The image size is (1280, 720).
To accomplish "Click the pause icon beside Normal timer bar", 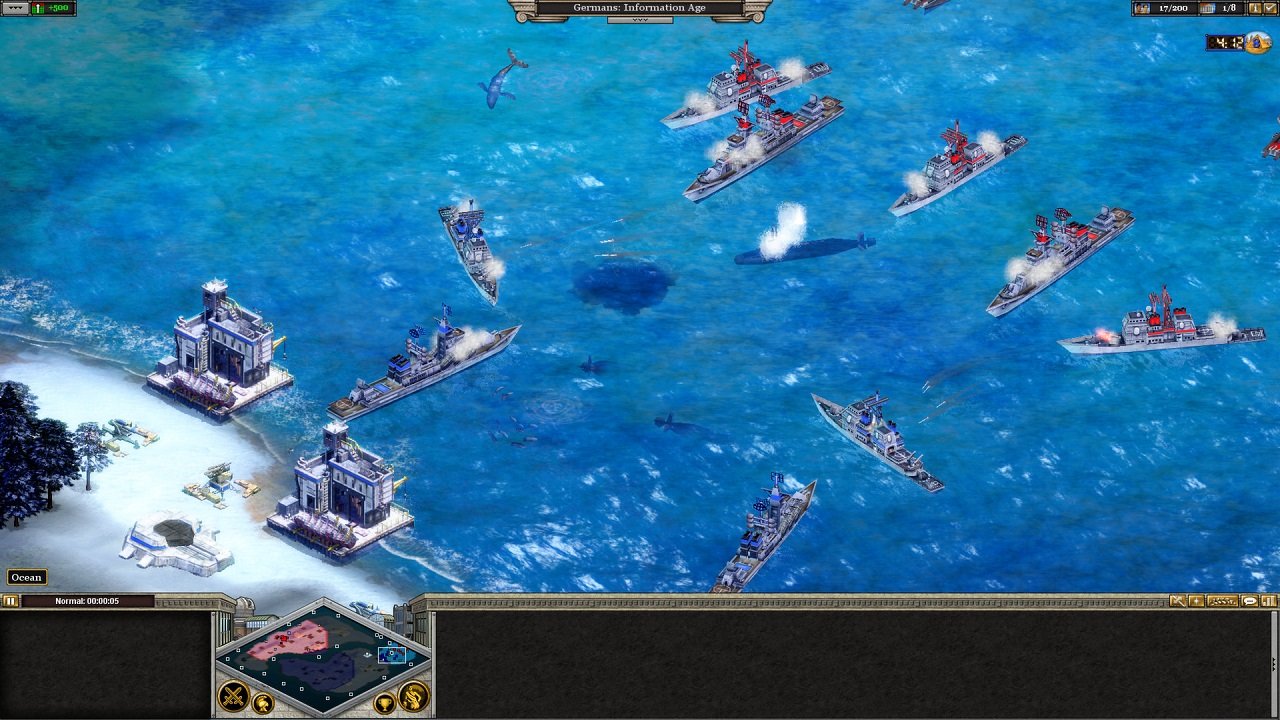I will (x=11, y=601).
